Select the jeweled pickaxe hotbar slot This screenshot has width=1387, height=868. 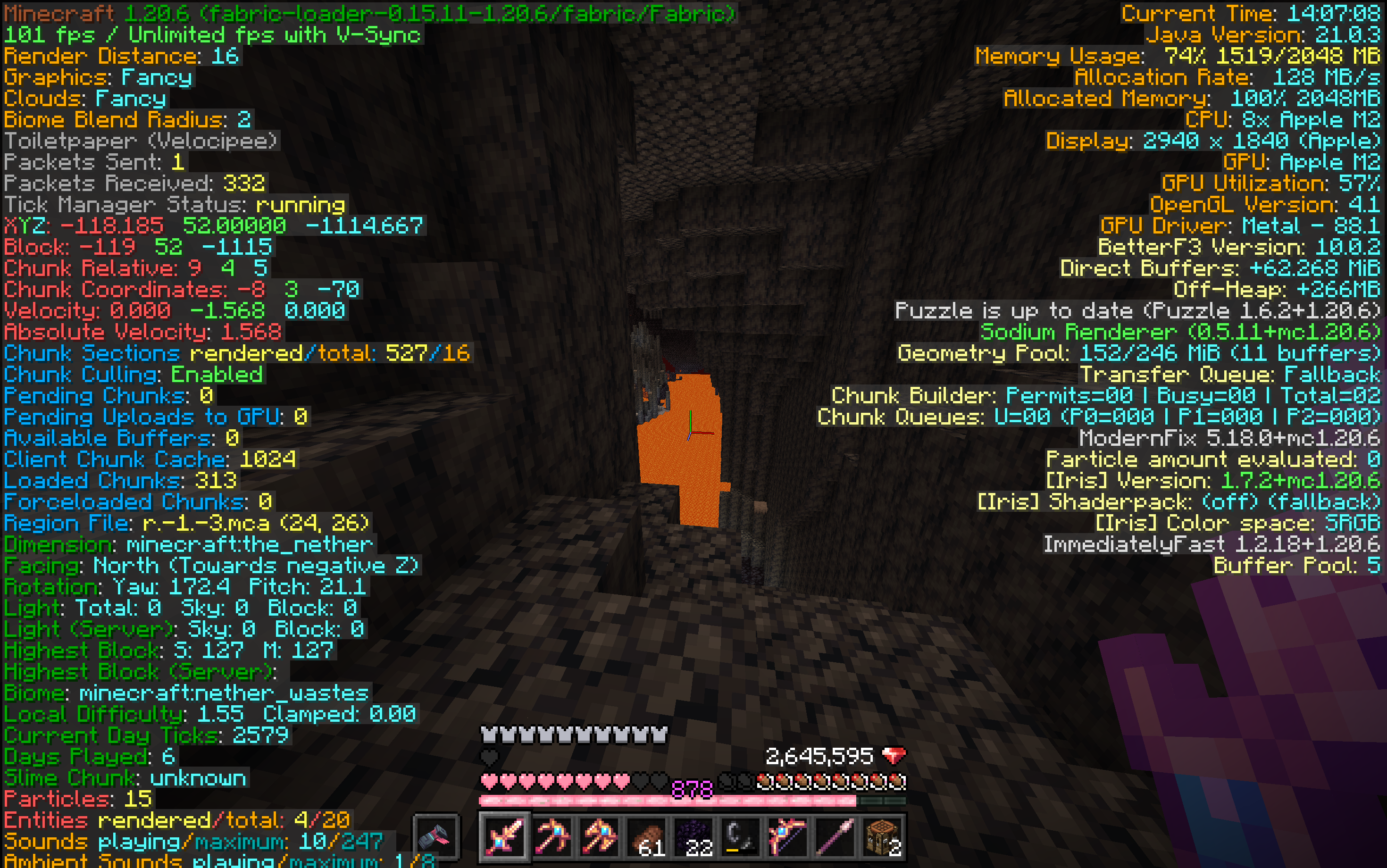pyautogui.click(x=551, y=837)
